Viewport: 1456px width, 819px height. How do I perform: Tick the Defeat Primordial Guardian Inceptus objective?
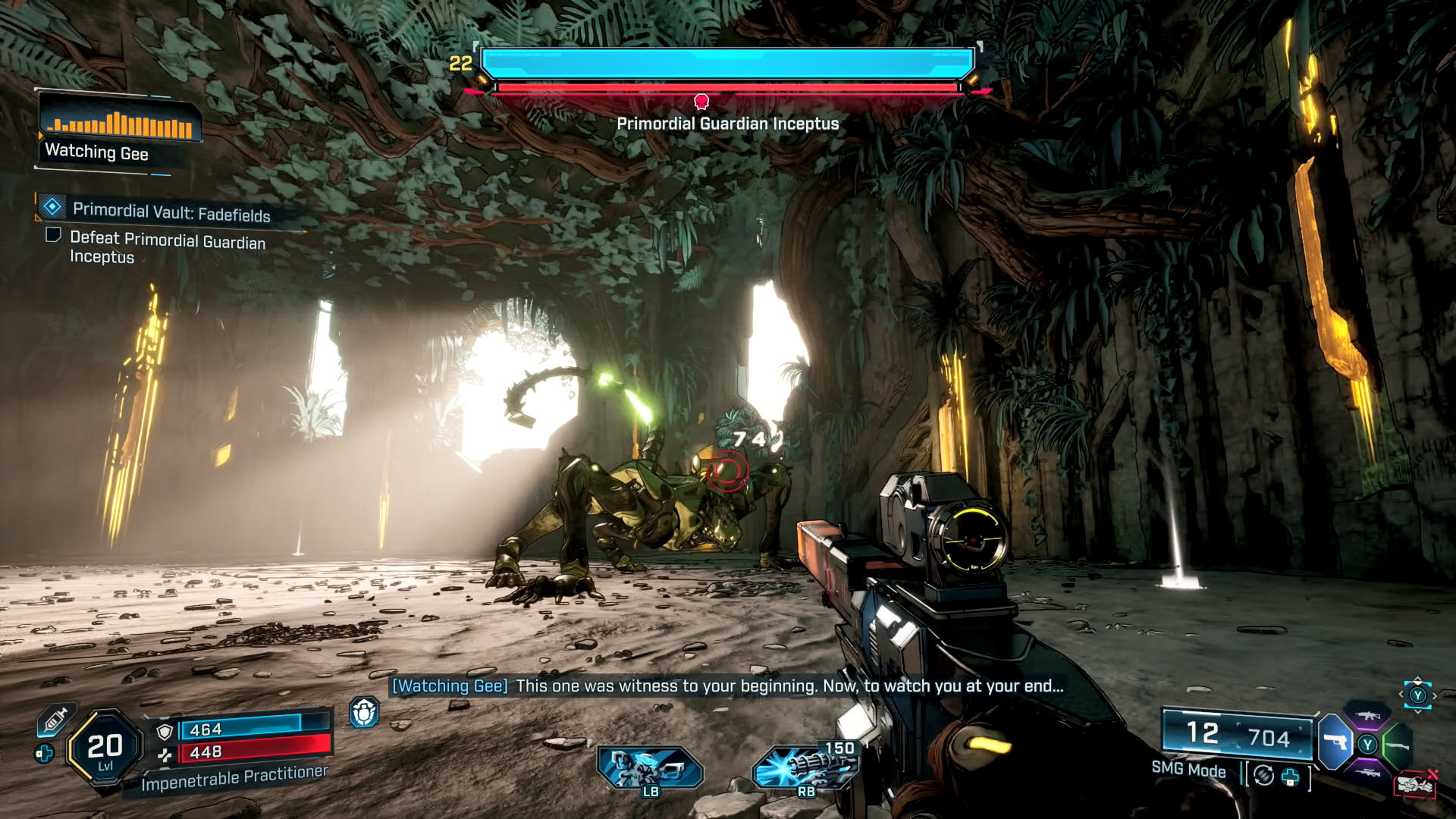(x=53, y=235)
